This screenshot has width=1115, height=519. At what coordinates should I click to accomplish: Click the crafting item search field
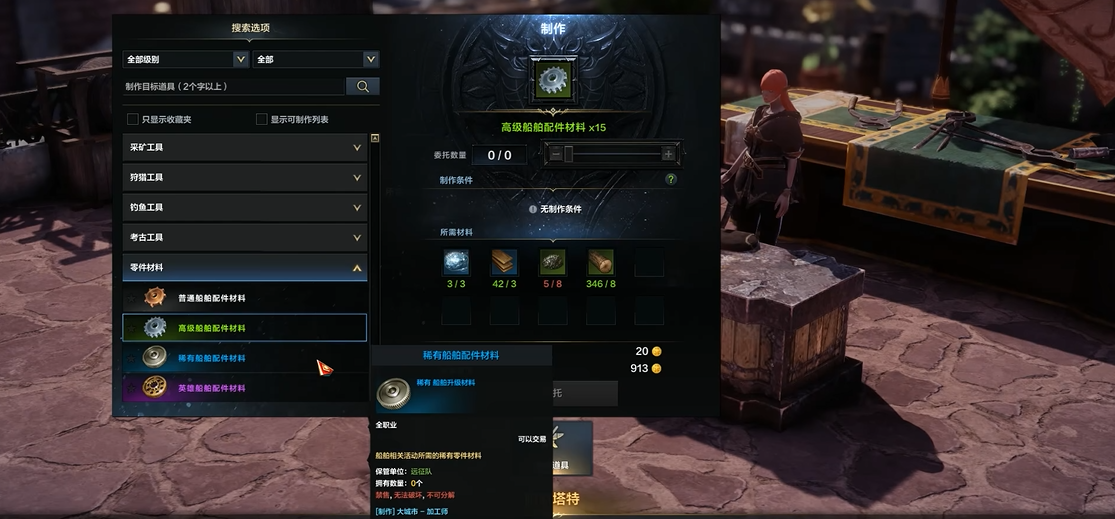(234, 87)
